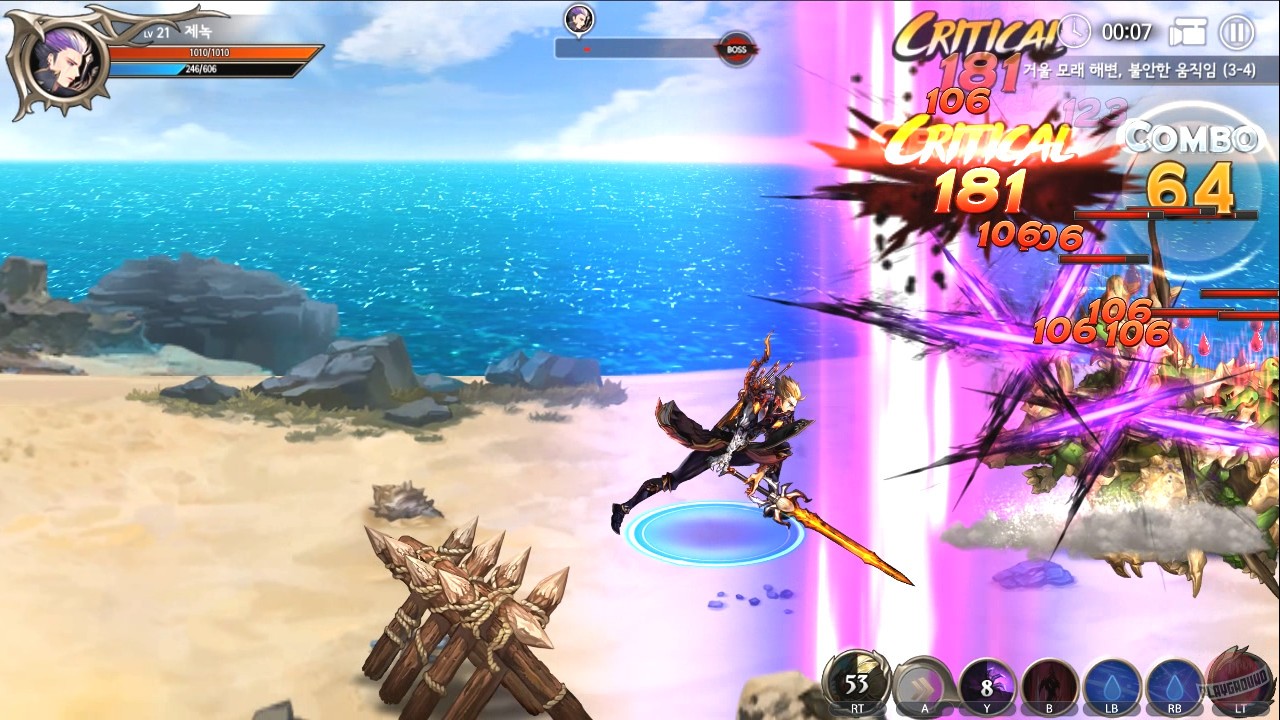Click the video camera recording icon
The image size is (1280, 720).
(x=1188, y=31)
